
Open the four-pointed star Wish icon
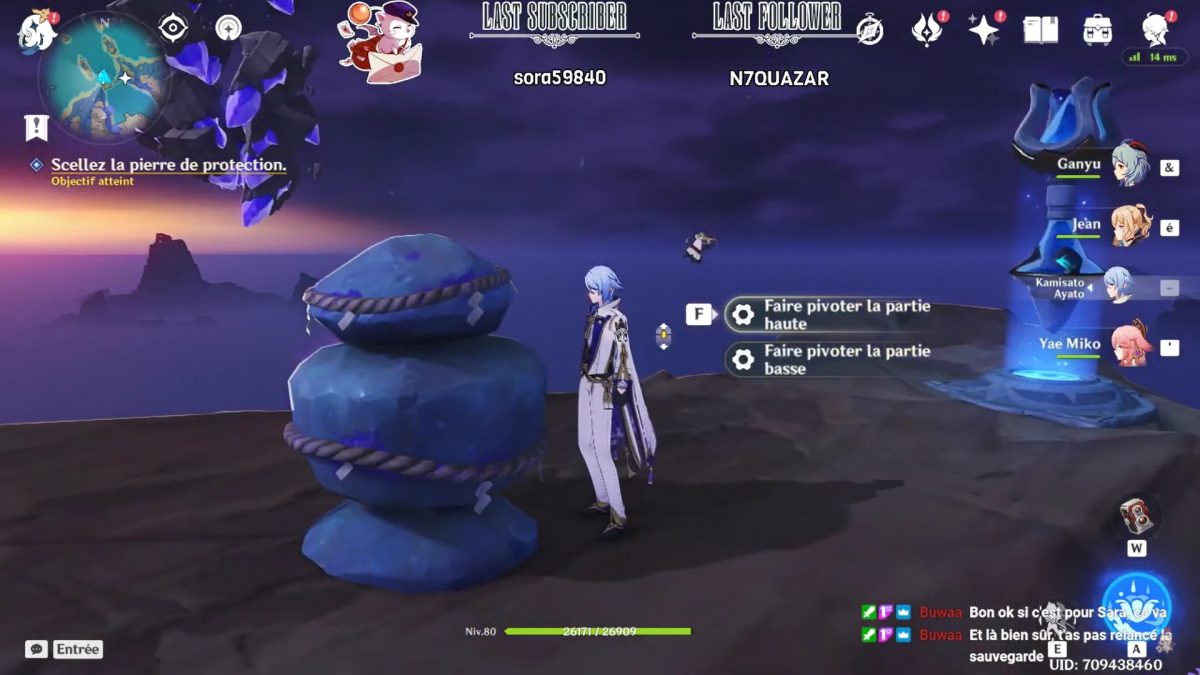pyautogui.click(x=984, y=30)
